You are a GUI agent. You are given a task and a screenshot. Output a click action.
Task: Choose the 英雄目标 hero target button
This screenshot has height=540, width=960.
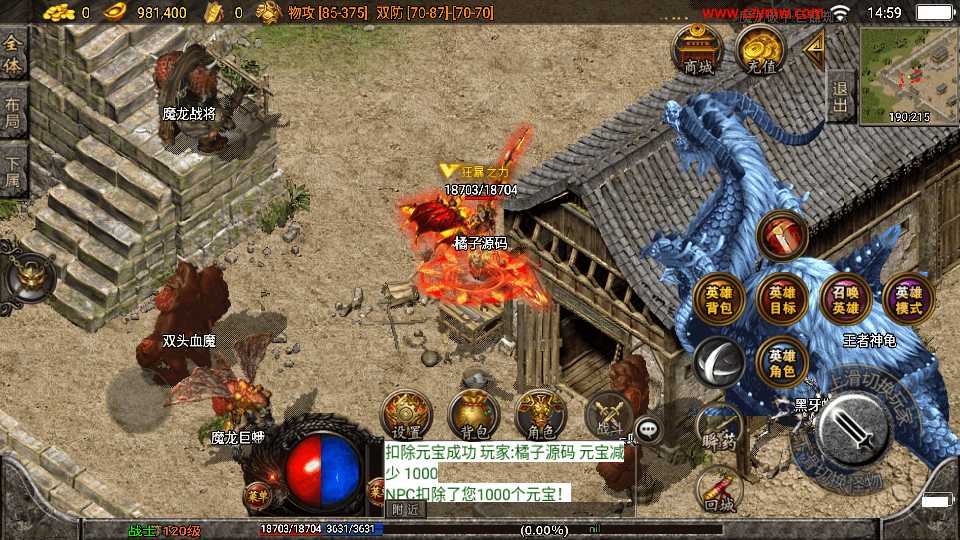(x=782, y=300)
